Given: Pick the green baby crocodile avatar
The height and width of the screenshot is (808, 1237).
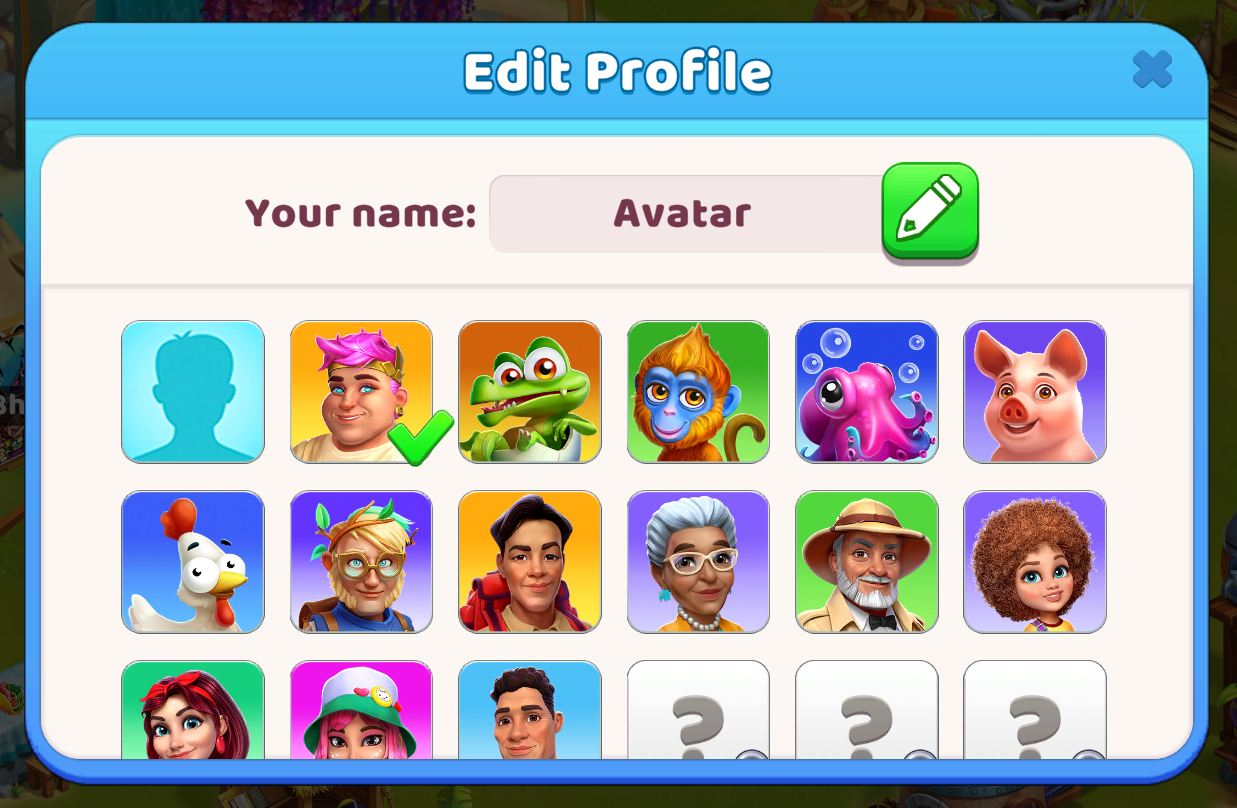Looking at the screenshot, I should coord(530,392).
